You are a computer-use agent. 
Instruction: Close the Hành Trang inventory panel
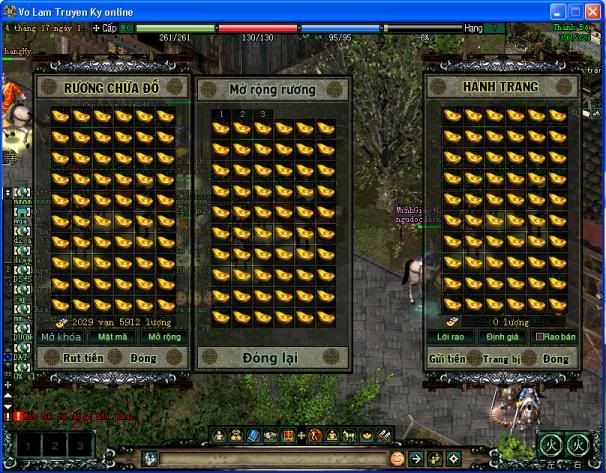556,358
